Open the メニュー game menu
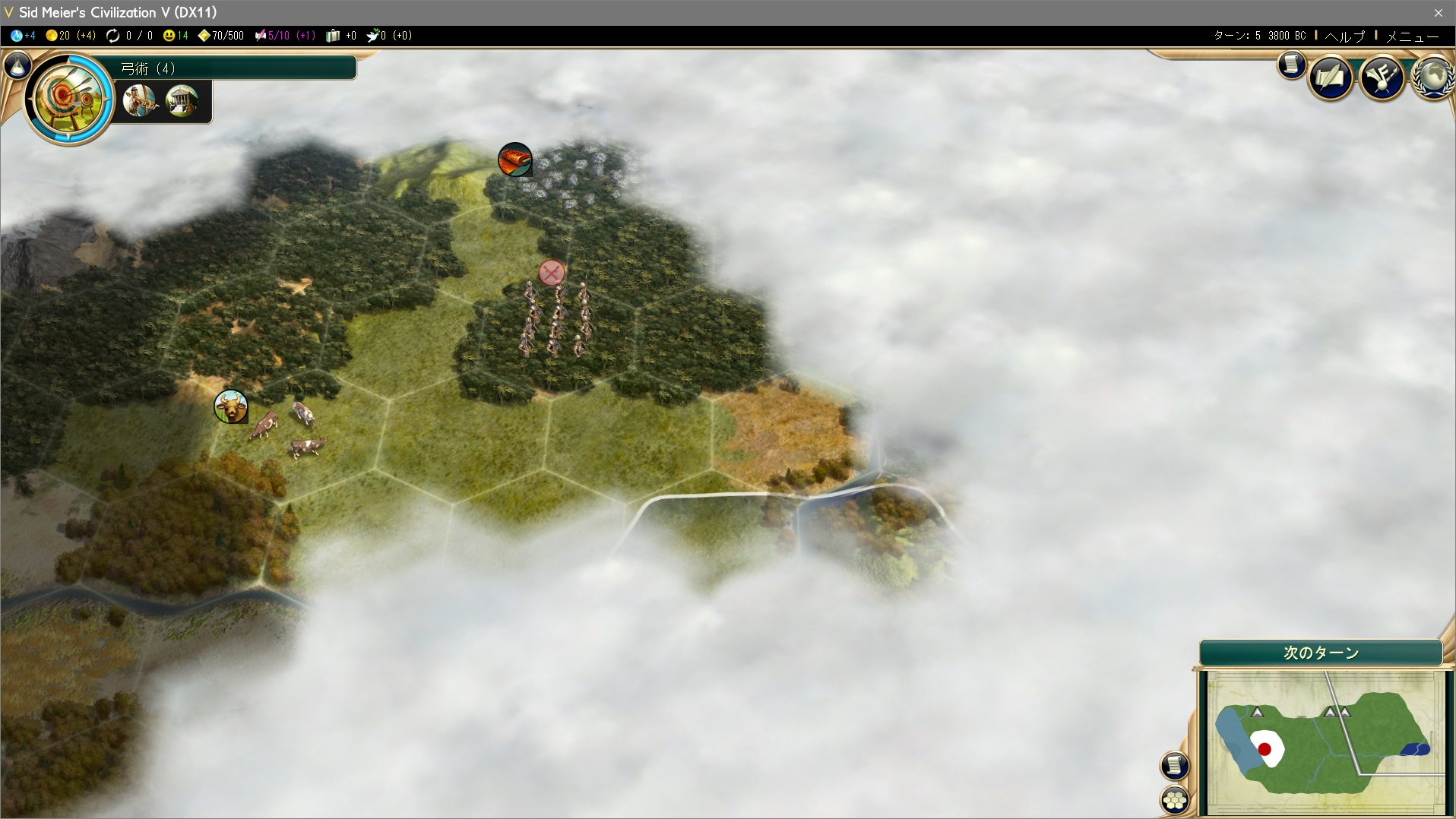Screen dimensions: 1456x819 [1412, 36]
